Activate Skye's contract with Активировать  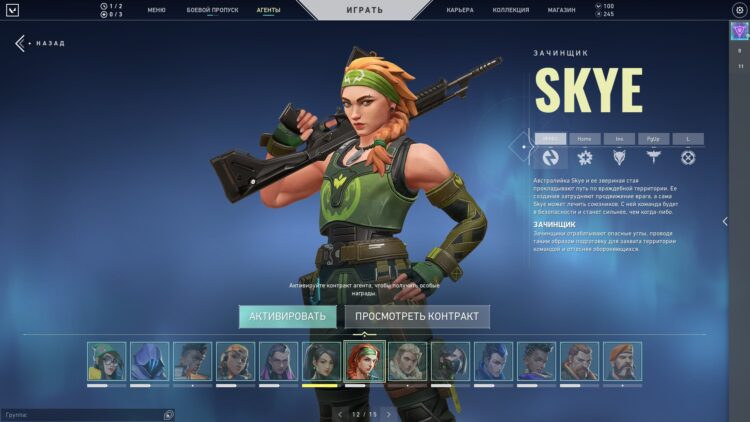click(287, 317)
